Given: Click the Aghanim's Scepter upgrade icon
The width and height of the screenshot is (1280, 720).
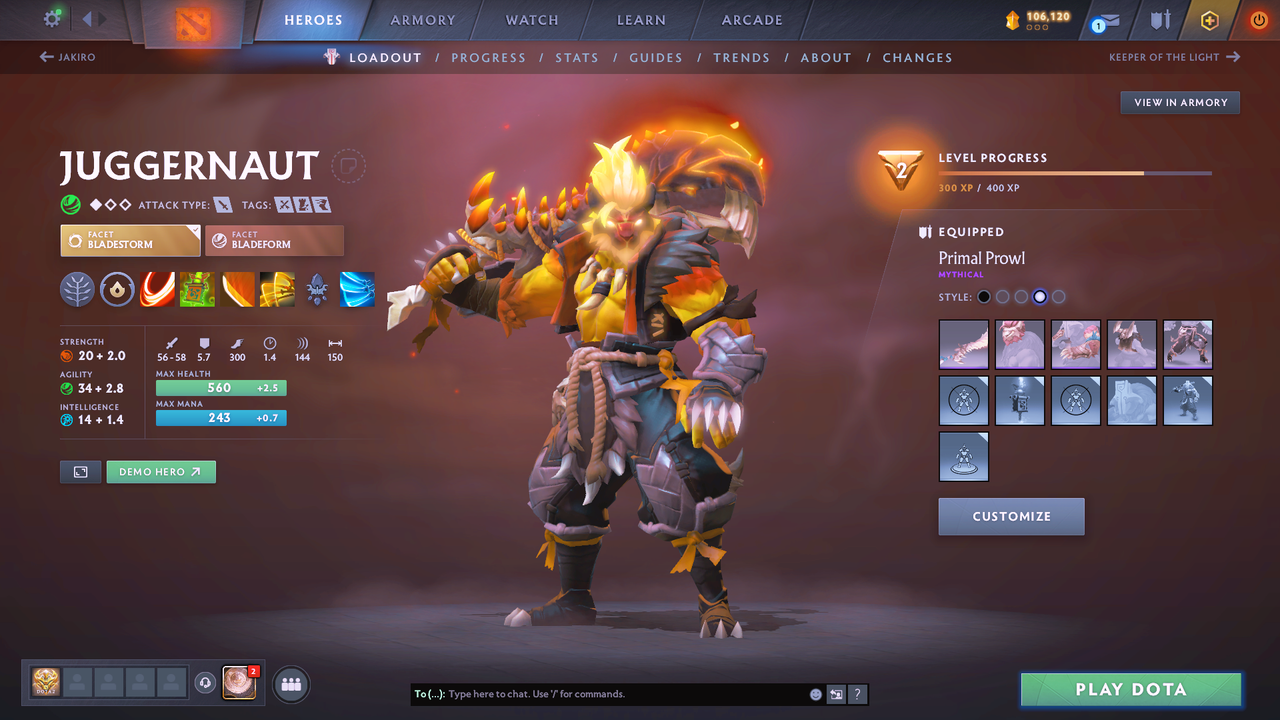Looking at the screenshot, I should [x=316, y=290].
